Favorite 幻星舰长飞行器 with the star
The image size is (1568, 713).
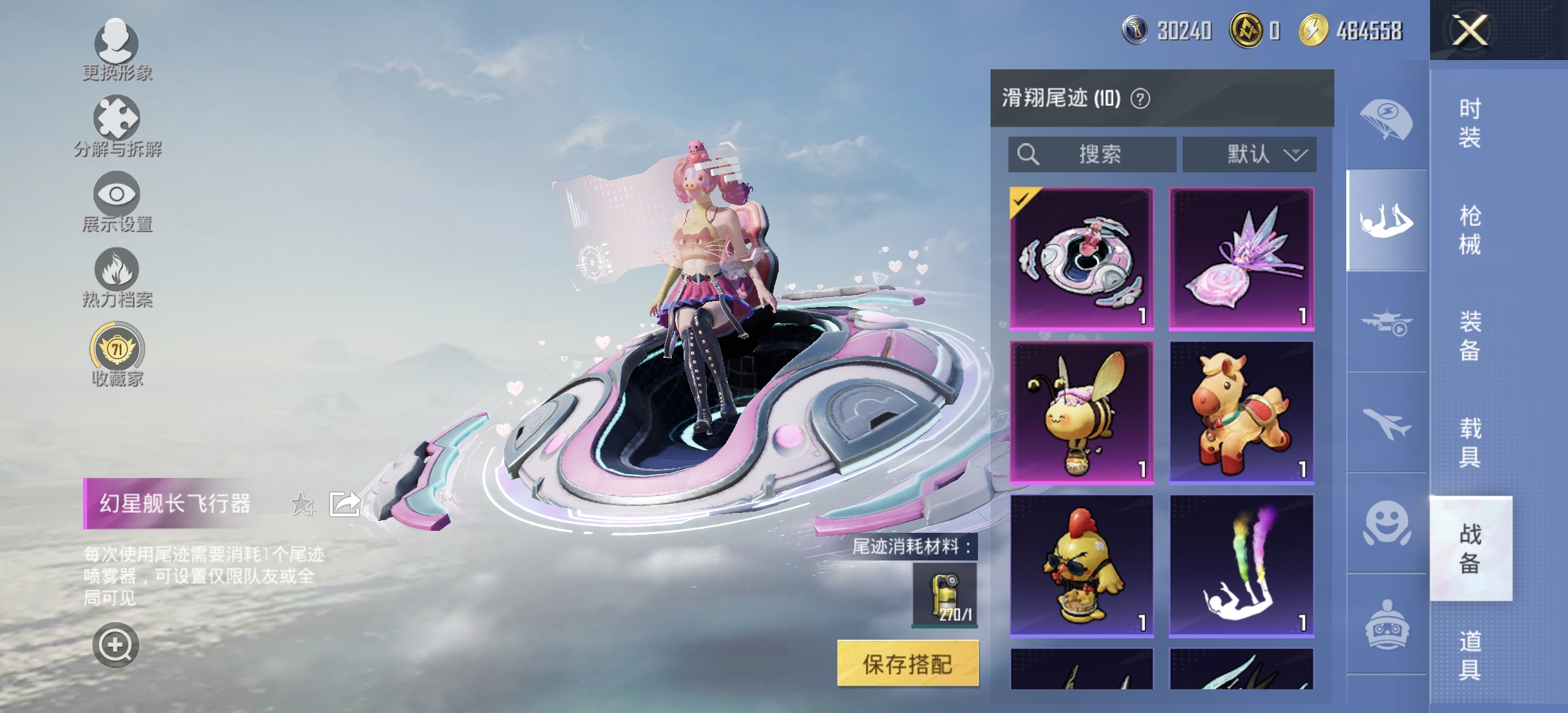302,502
